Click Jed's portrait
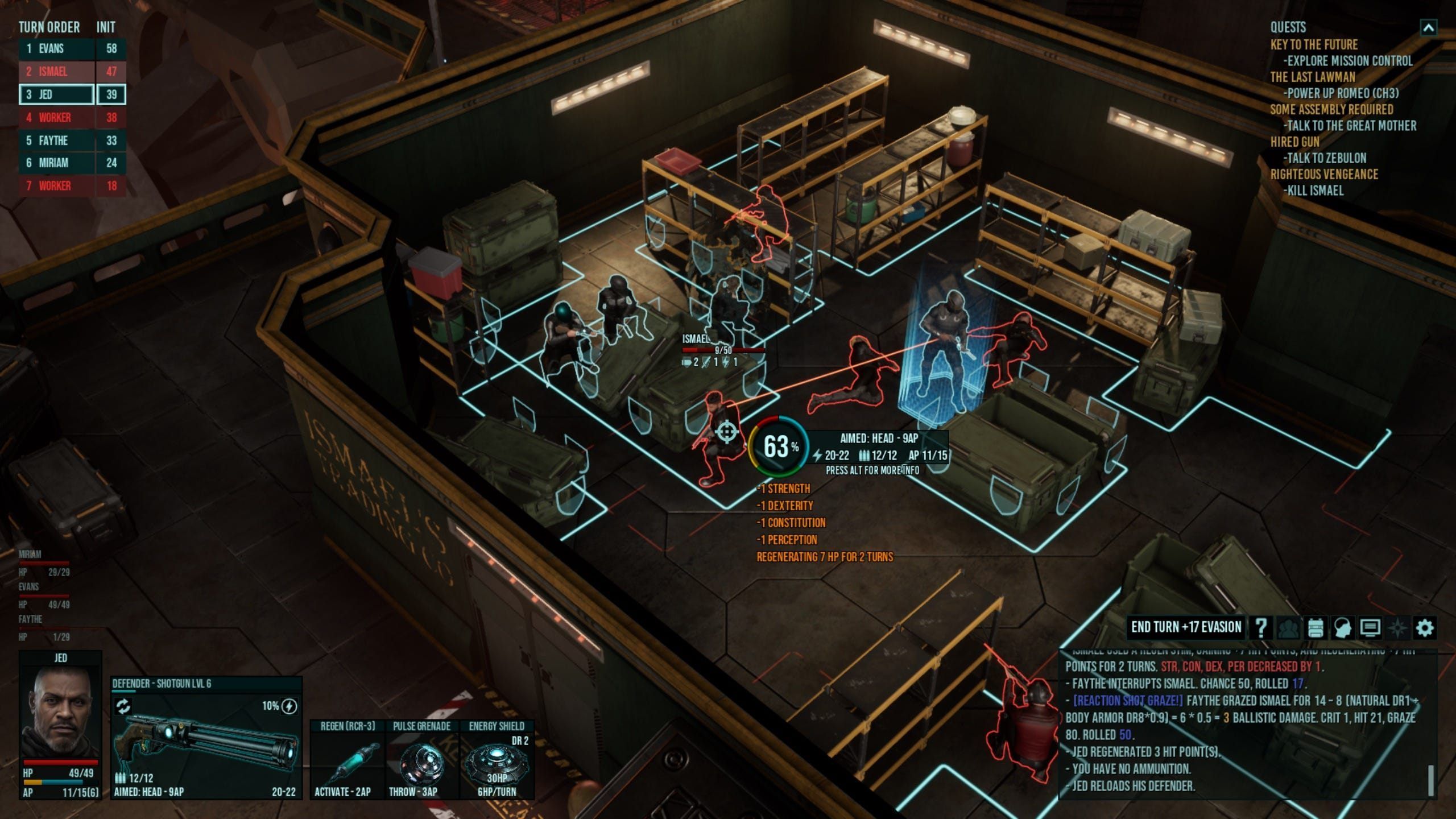 coord(60,711)
